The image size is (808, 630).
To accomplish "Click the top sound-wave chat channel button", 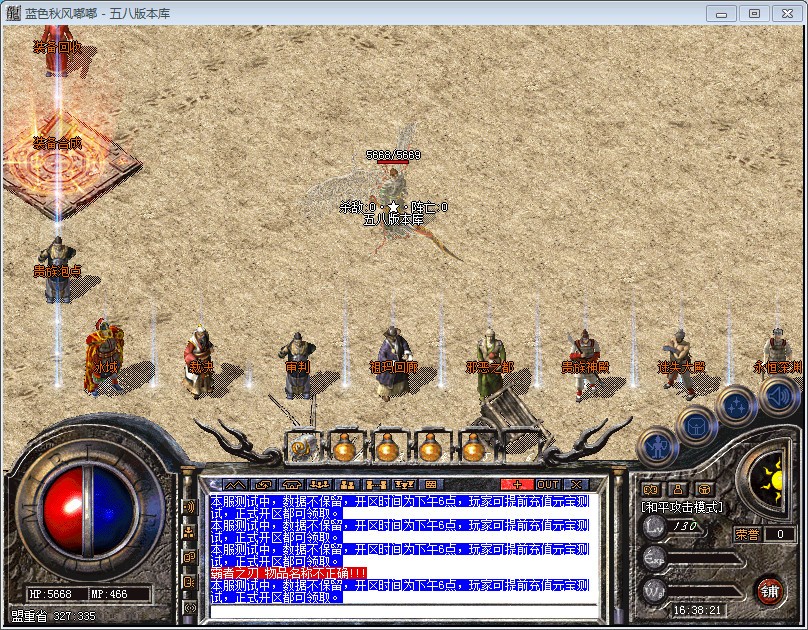I will 189,506.
